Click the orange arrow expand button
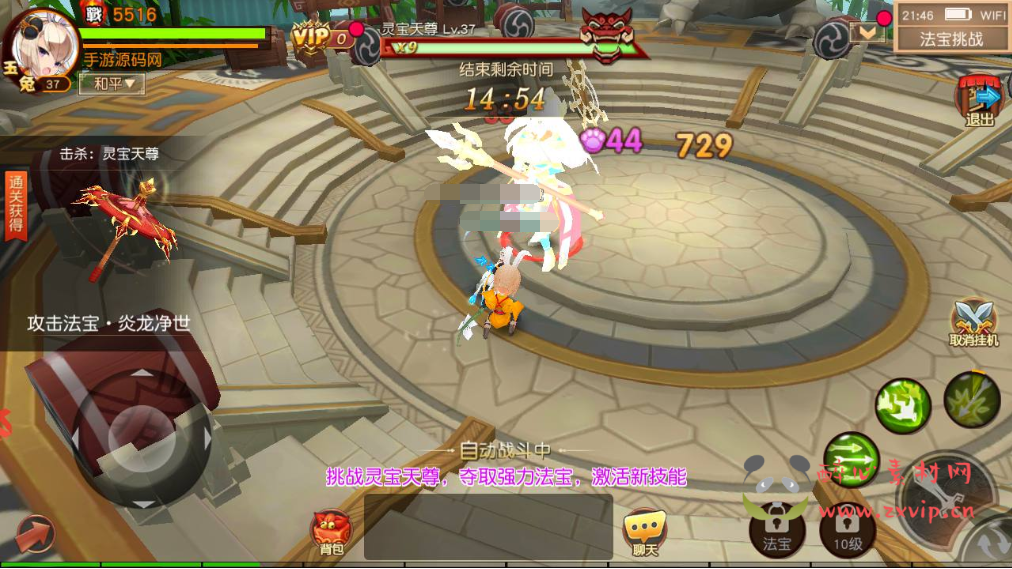Viewport: 1012px width, 569px height. [35, 535]
